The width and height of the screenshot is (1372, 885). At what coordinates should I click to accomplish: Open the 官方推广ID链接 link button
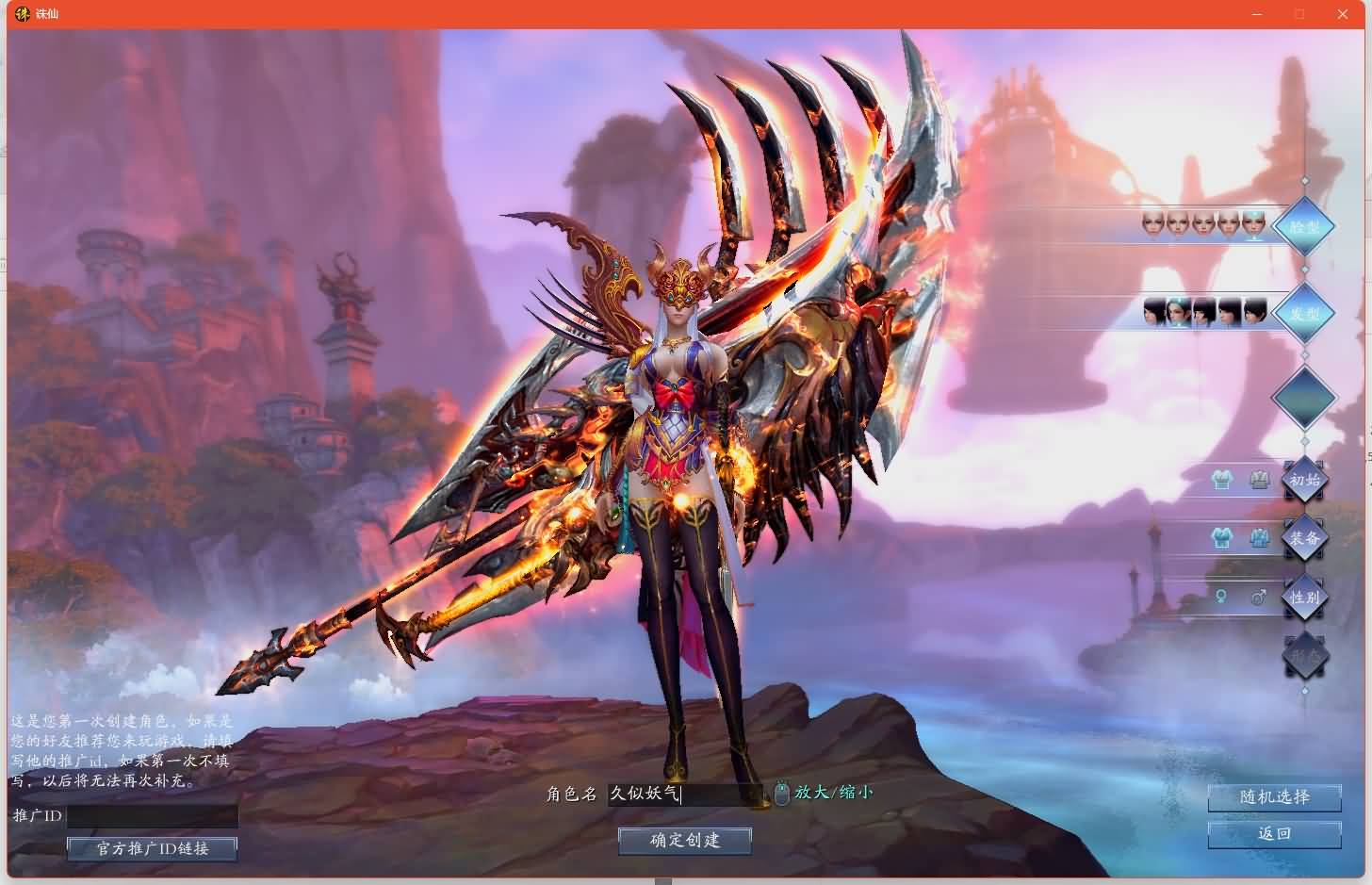152,849
